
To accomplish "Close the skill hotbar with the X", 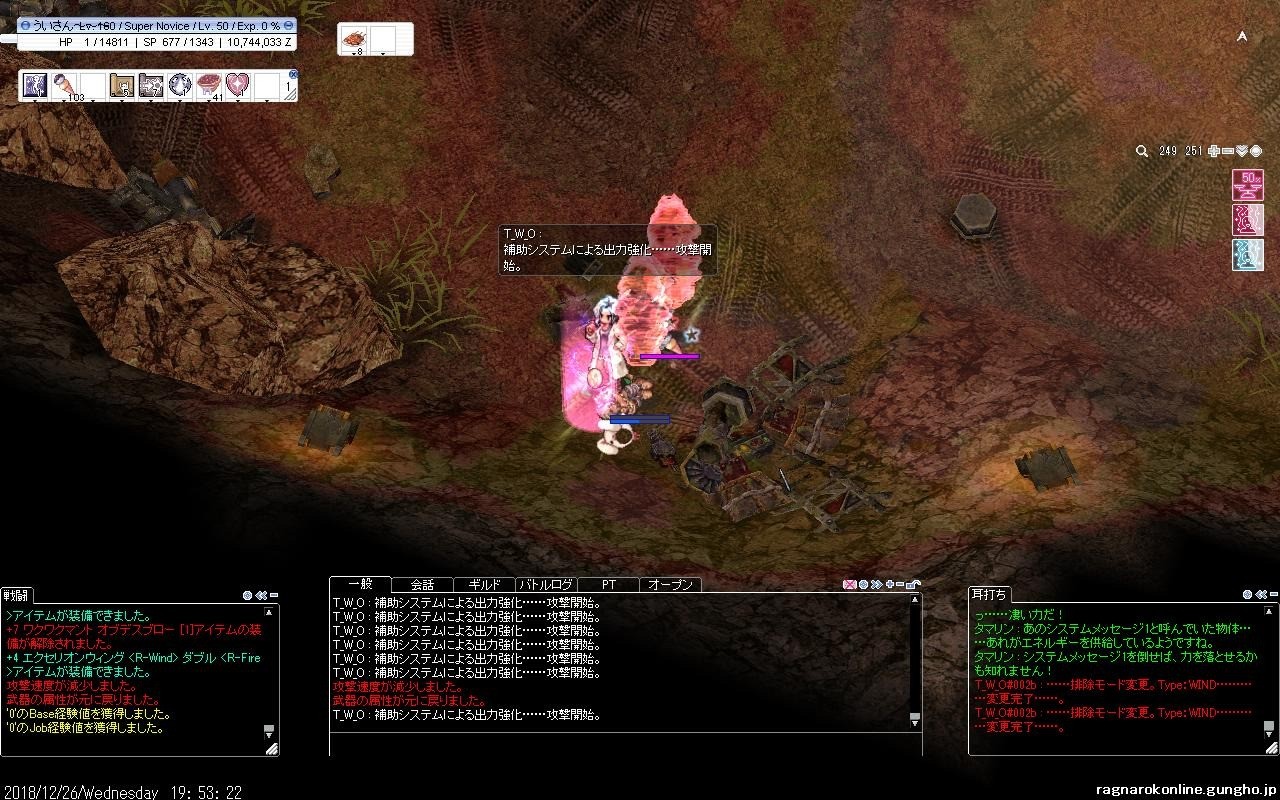I will coord(293,74).
